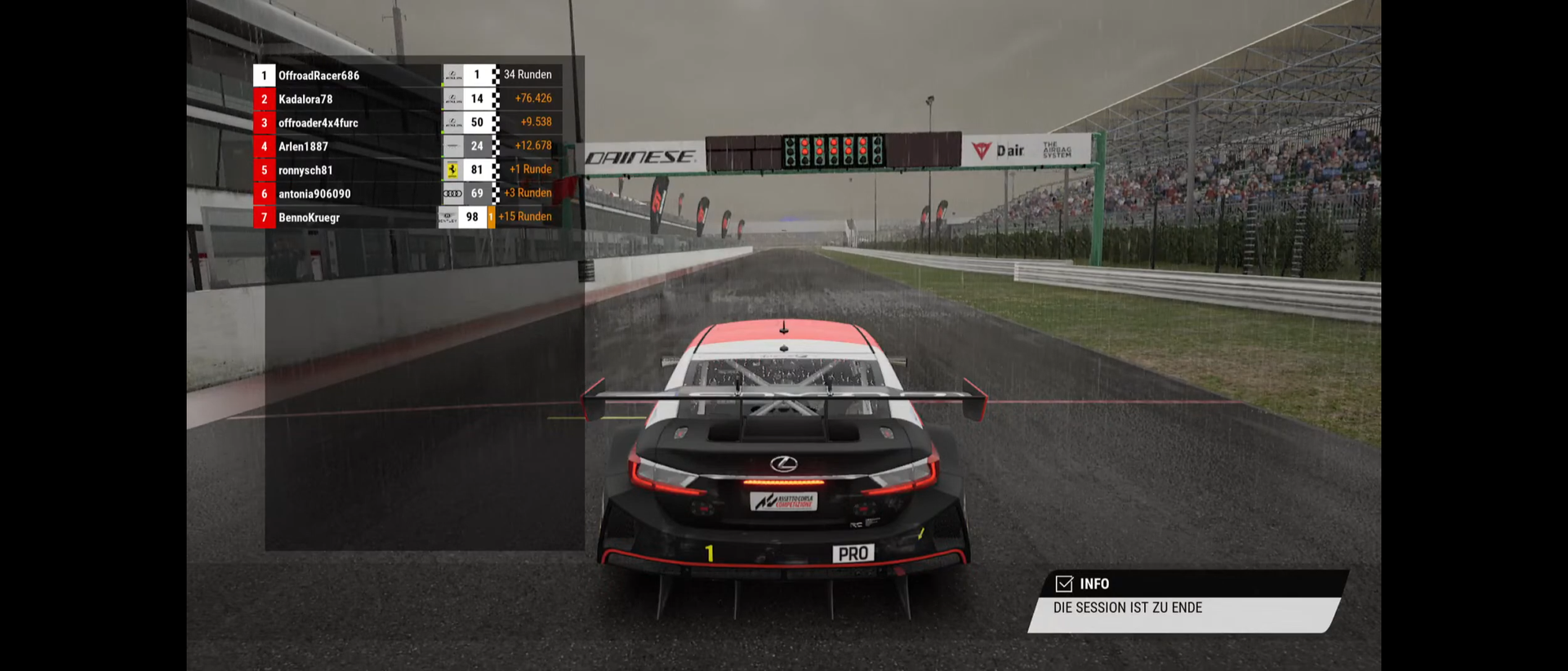Choose antonia906090's leaderboard row
This screenshot has width=1568, height=671.
(314, 194)
